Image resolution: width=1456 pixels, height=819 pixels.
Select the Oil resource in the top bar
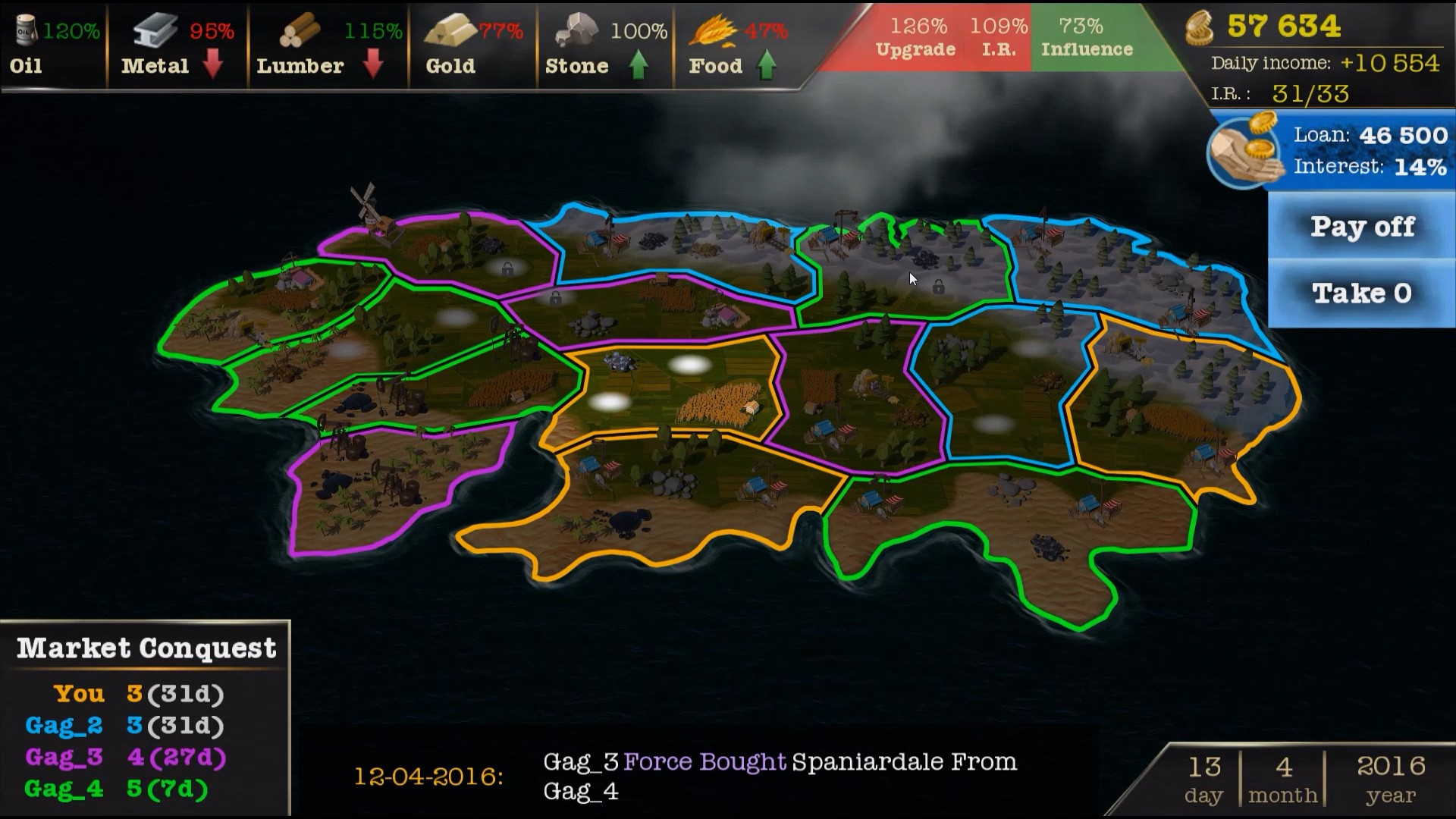point(53,47)
